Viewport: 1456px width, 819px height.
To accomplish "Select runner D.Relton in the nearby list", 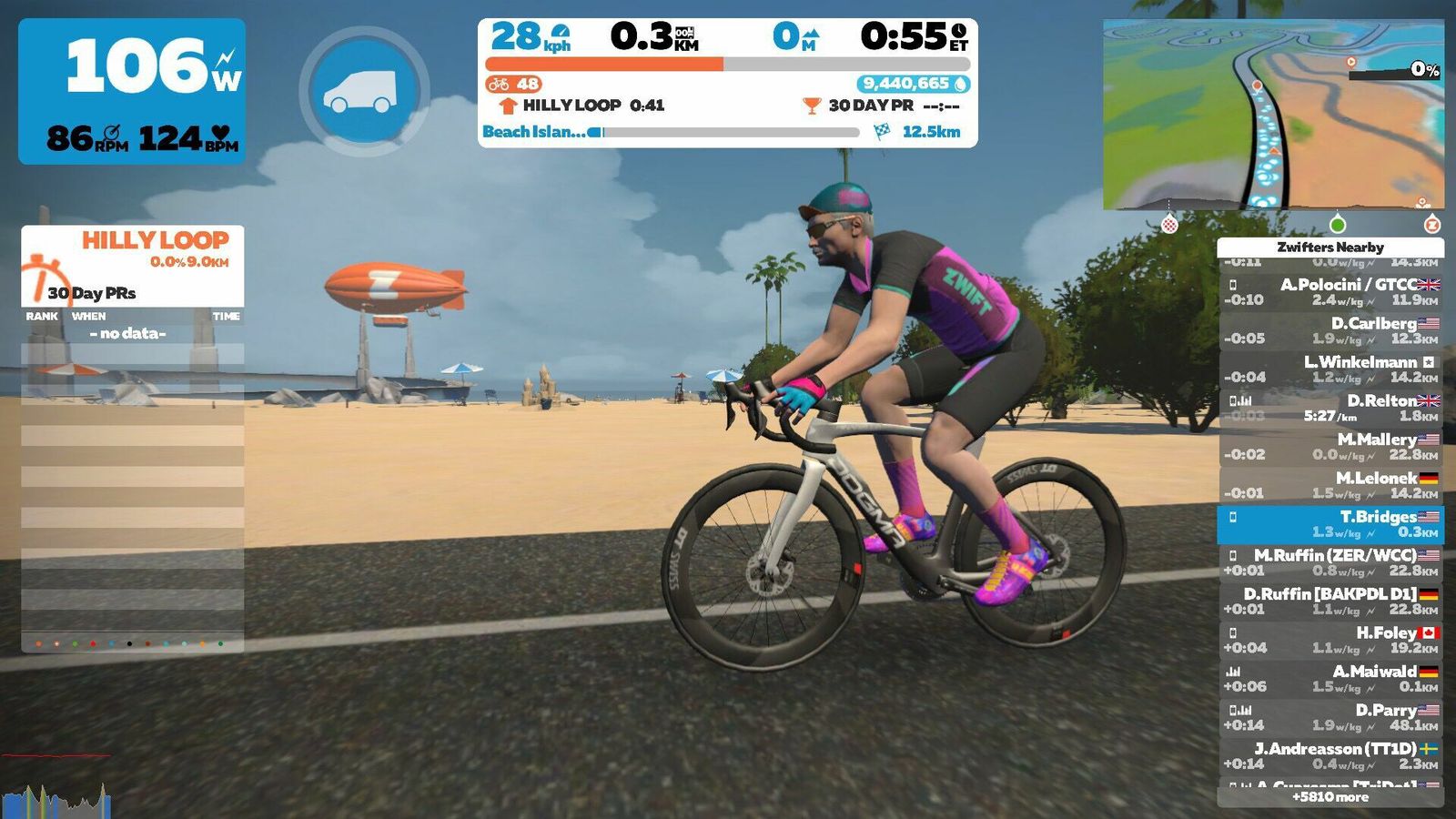I will click(x=1330, y=408).
